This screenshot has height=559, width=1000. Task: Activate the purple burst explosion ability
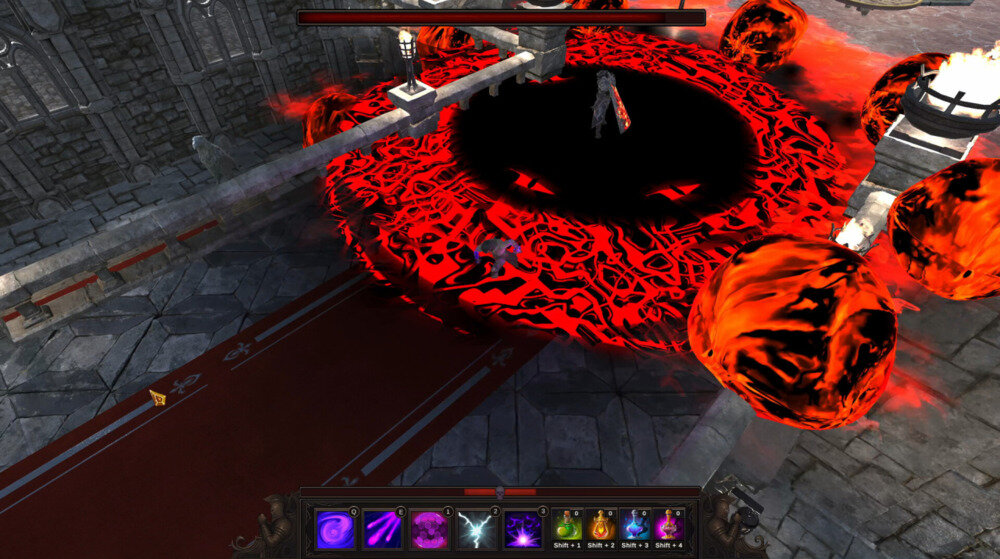tap(523, 529)
